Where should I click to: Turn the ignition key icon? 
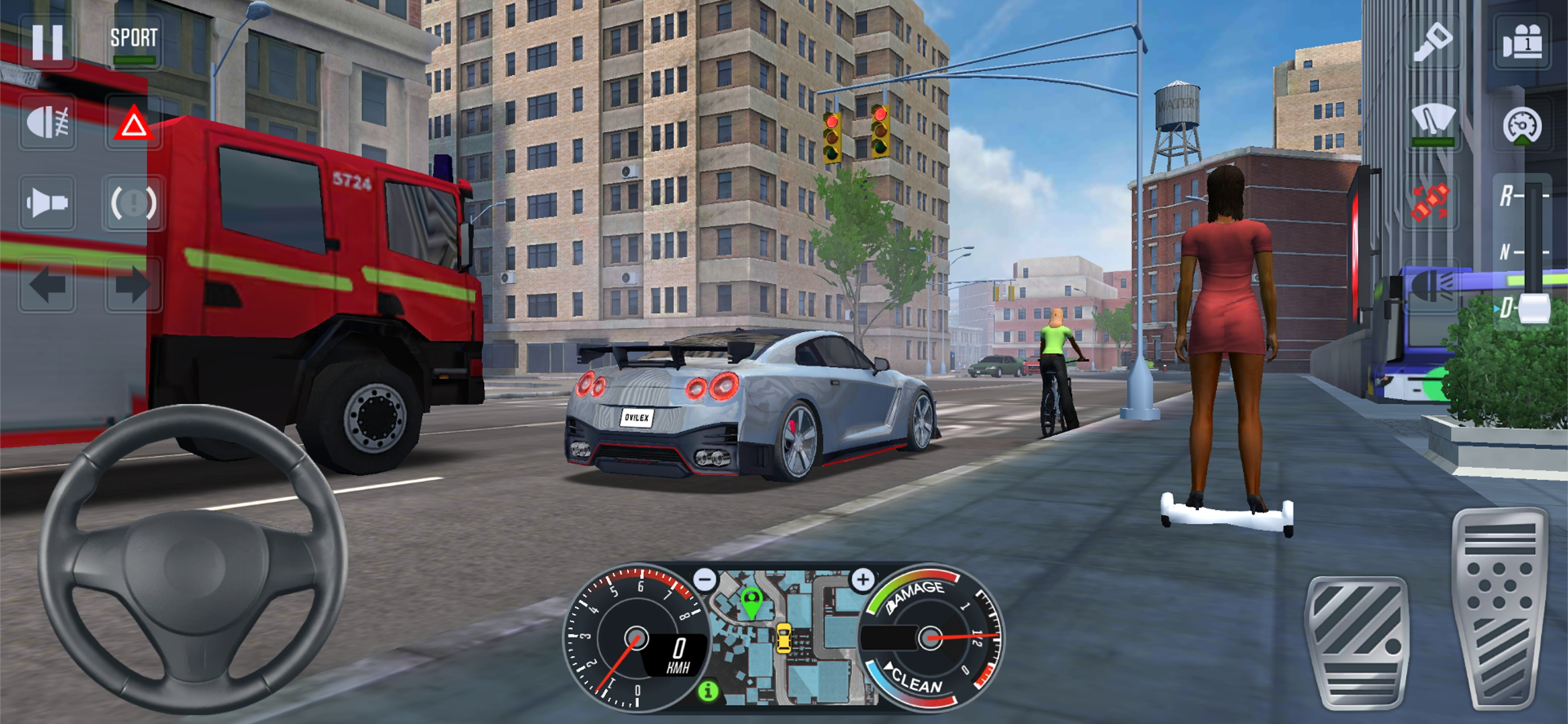coord(1431,41)
